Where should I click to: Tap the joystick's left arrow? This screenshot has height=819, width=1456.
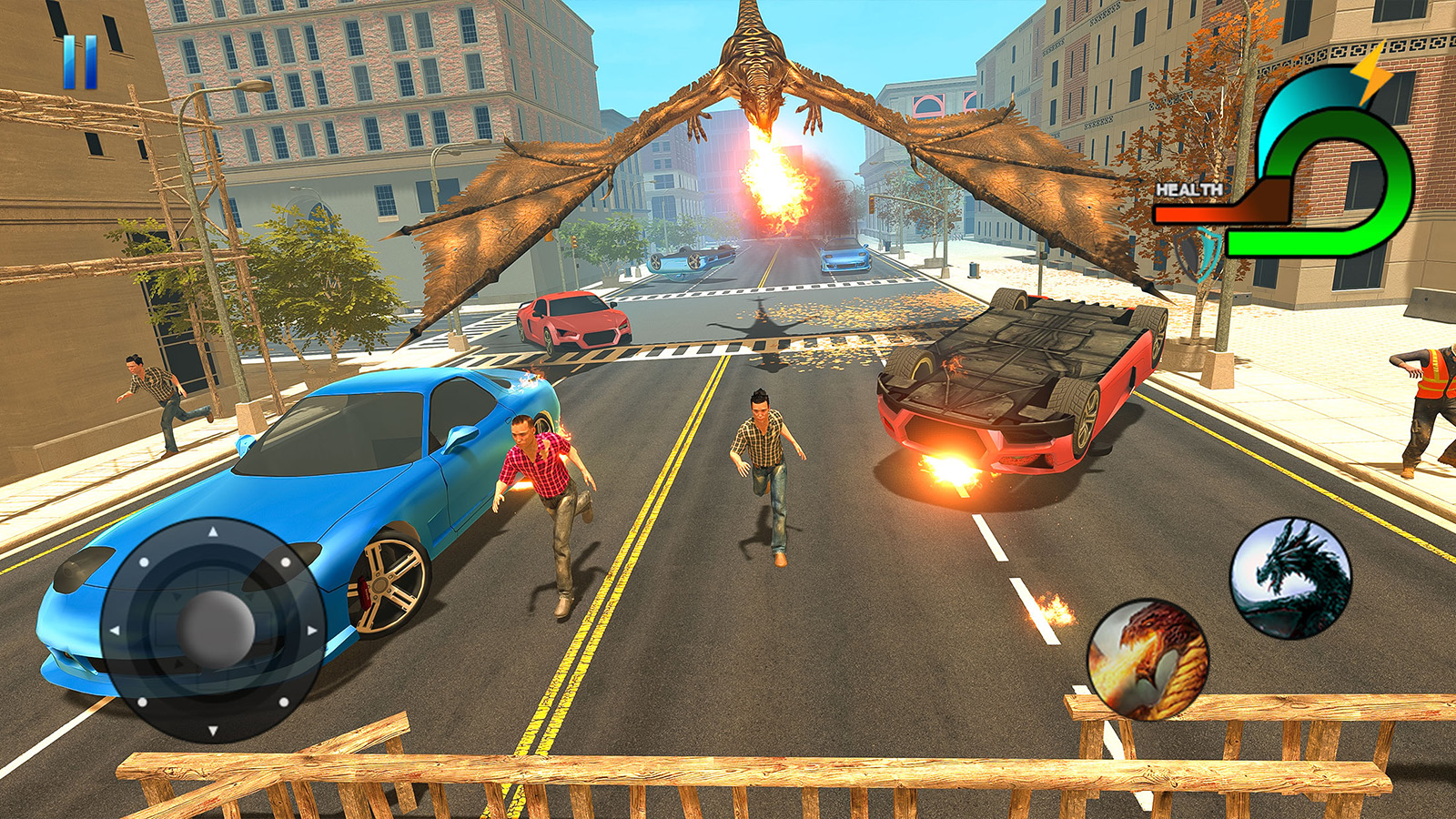pos(116,630)
